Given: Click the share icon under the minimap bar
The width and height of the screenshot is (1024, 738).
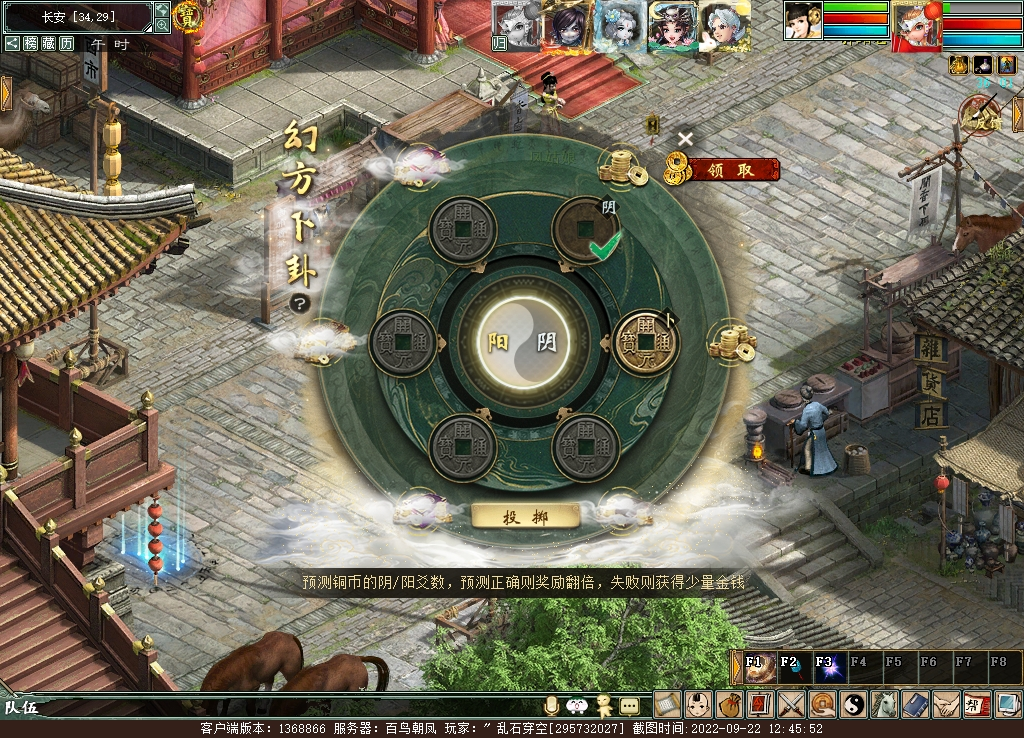Looking at the screenshot, I should pyautogui.click(x=12, y=43).
